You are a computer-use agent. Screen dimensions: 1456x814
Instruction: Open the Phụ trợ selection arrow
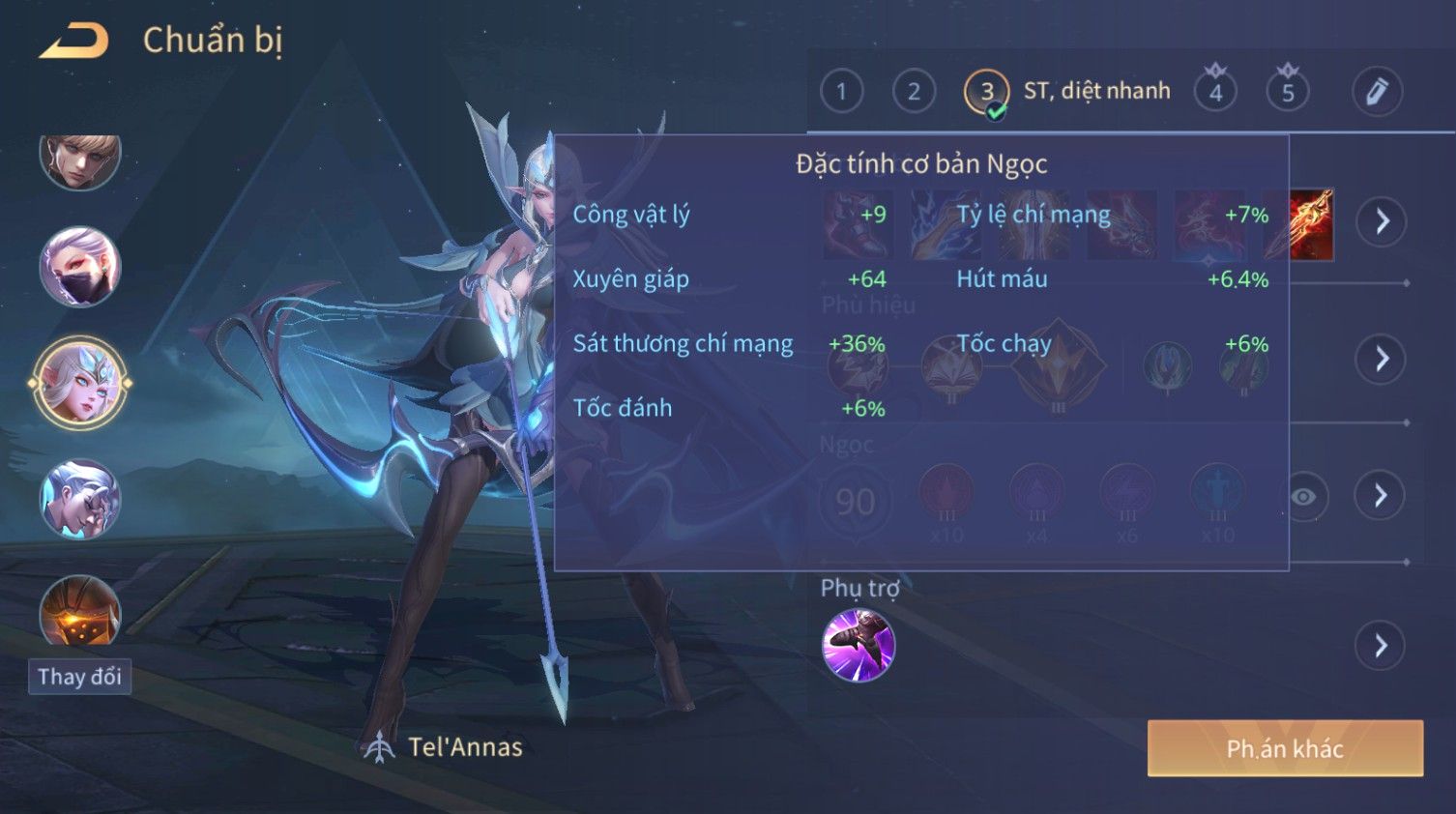pyautogui.click(x=1382, y=646)
